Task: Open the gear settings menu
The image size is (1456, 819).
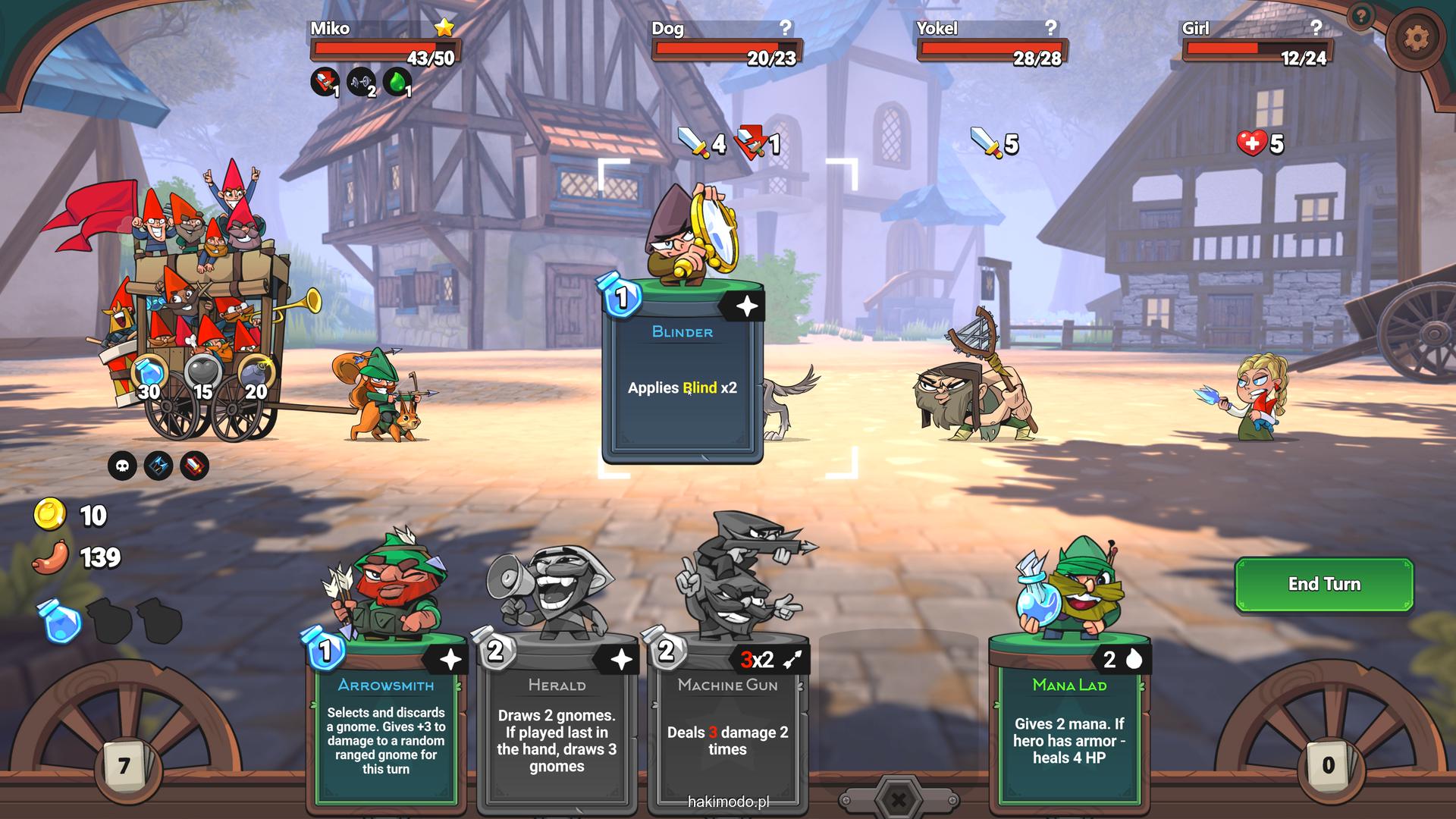Action: point(1415,37)
